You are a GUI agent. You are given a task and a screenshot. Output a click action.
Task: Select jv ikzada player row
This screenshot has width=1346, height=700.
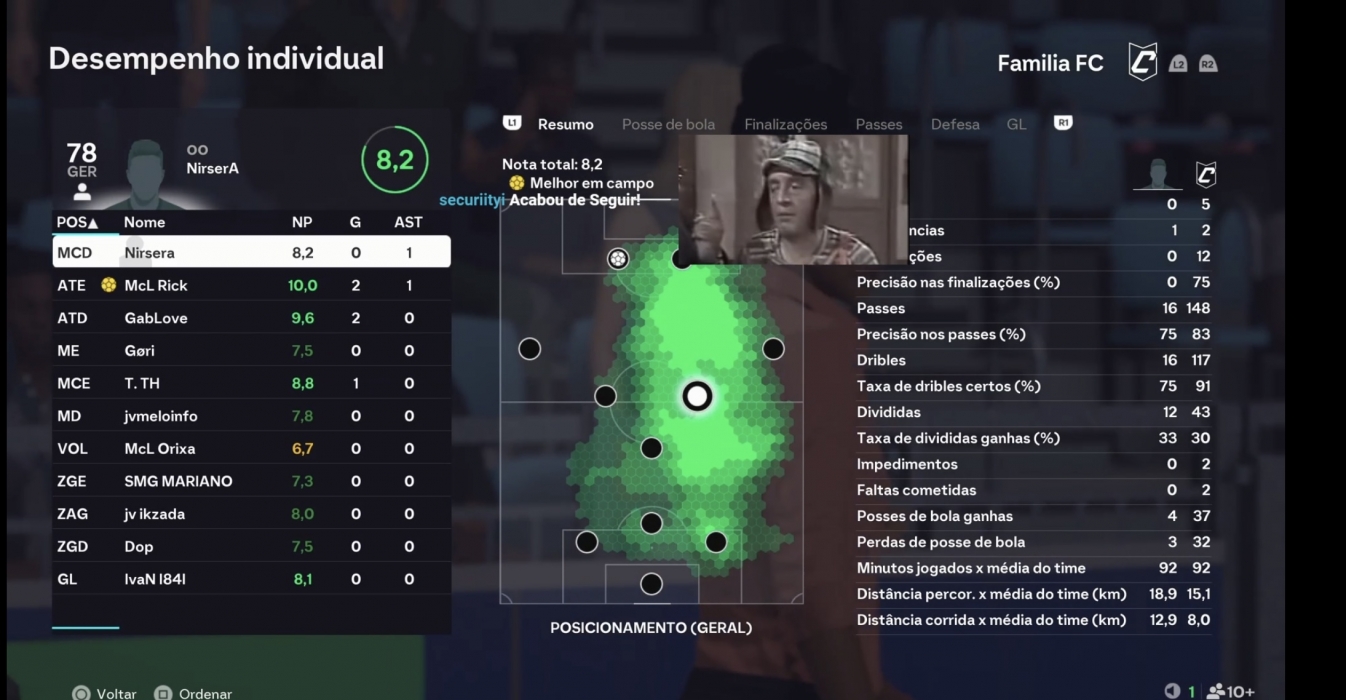click(x=250, y=514)
